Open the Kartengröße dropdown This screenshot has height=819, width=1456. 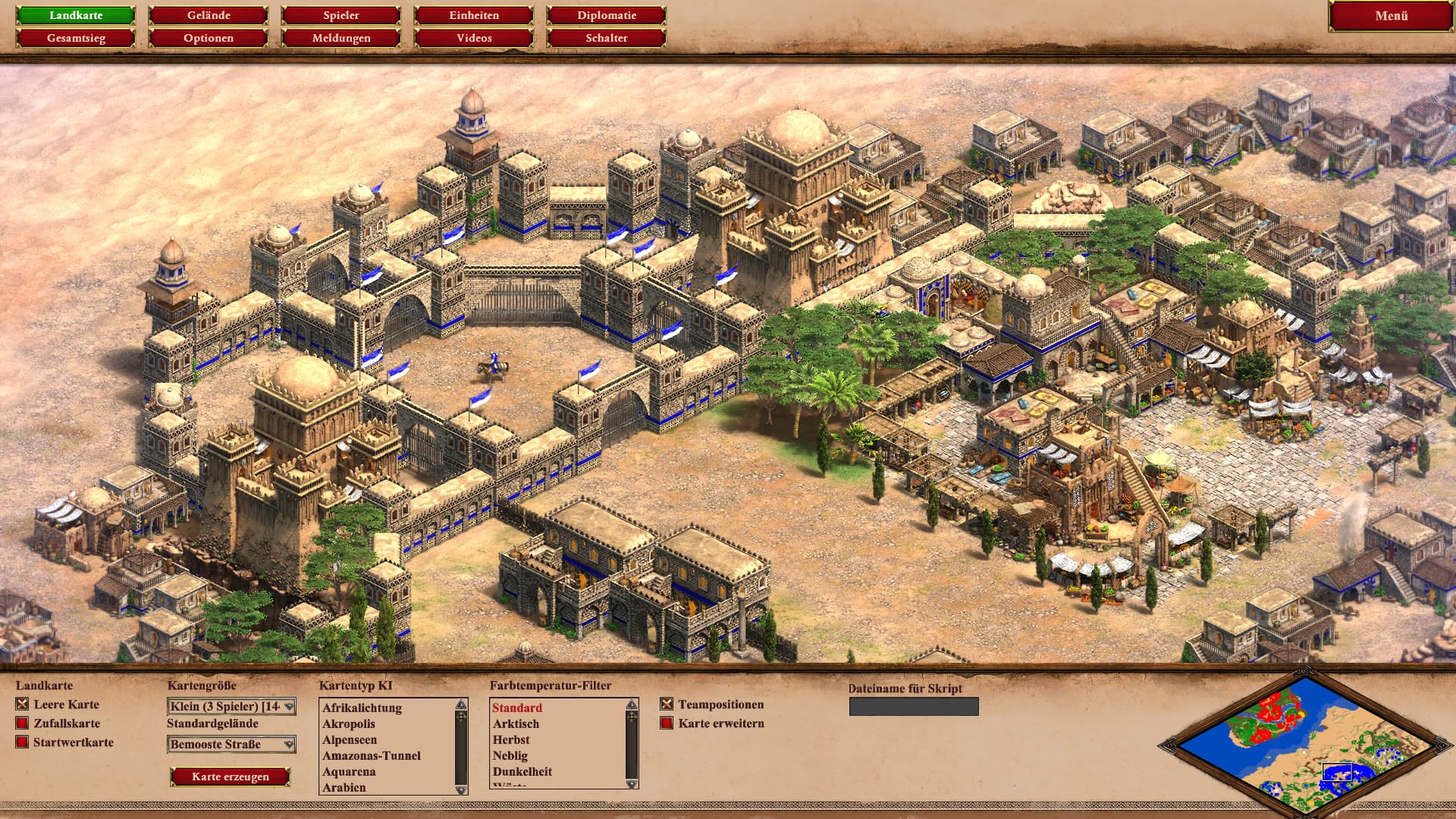(231, 707)
